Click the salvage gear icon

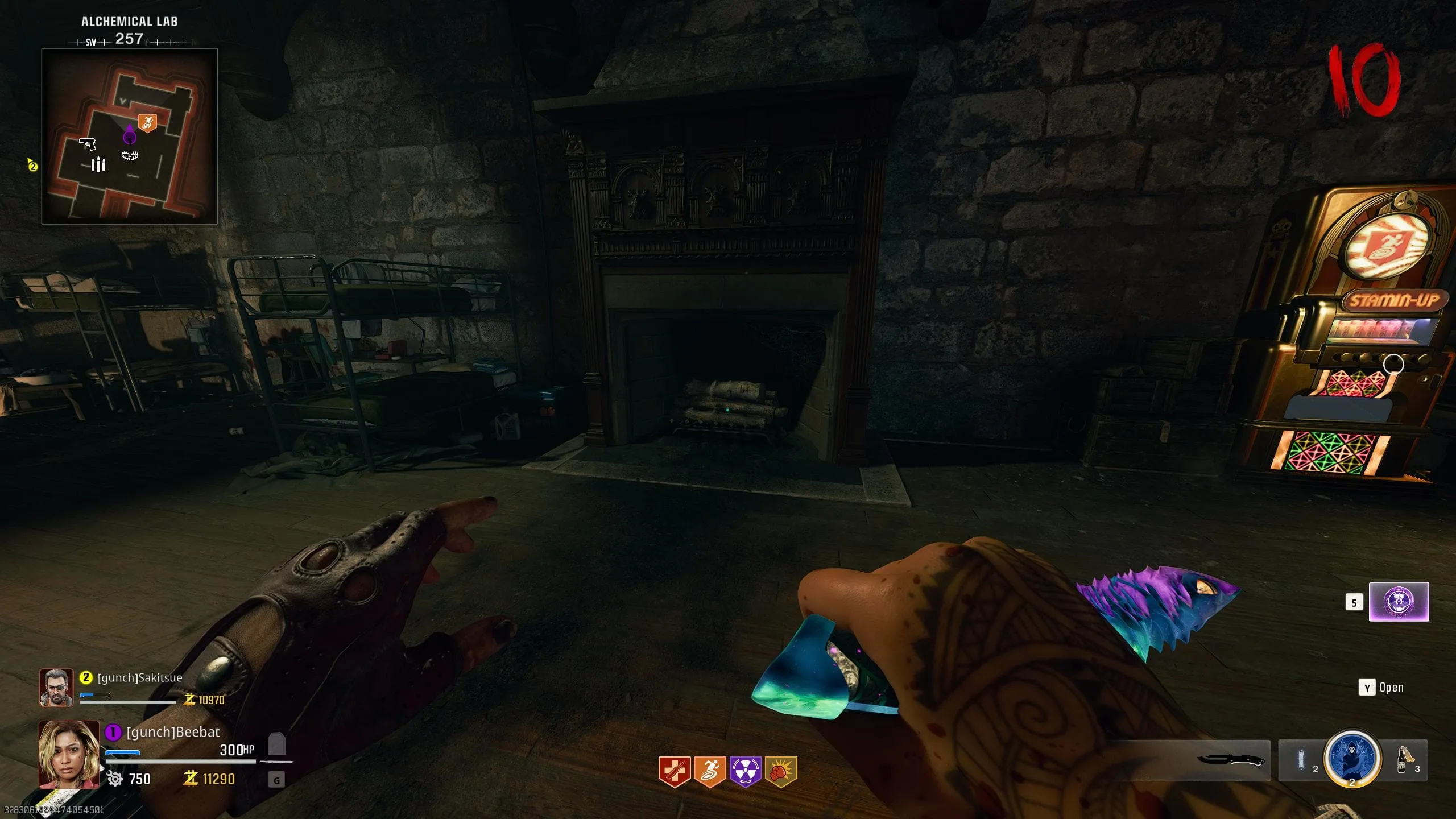click(114, 779)
